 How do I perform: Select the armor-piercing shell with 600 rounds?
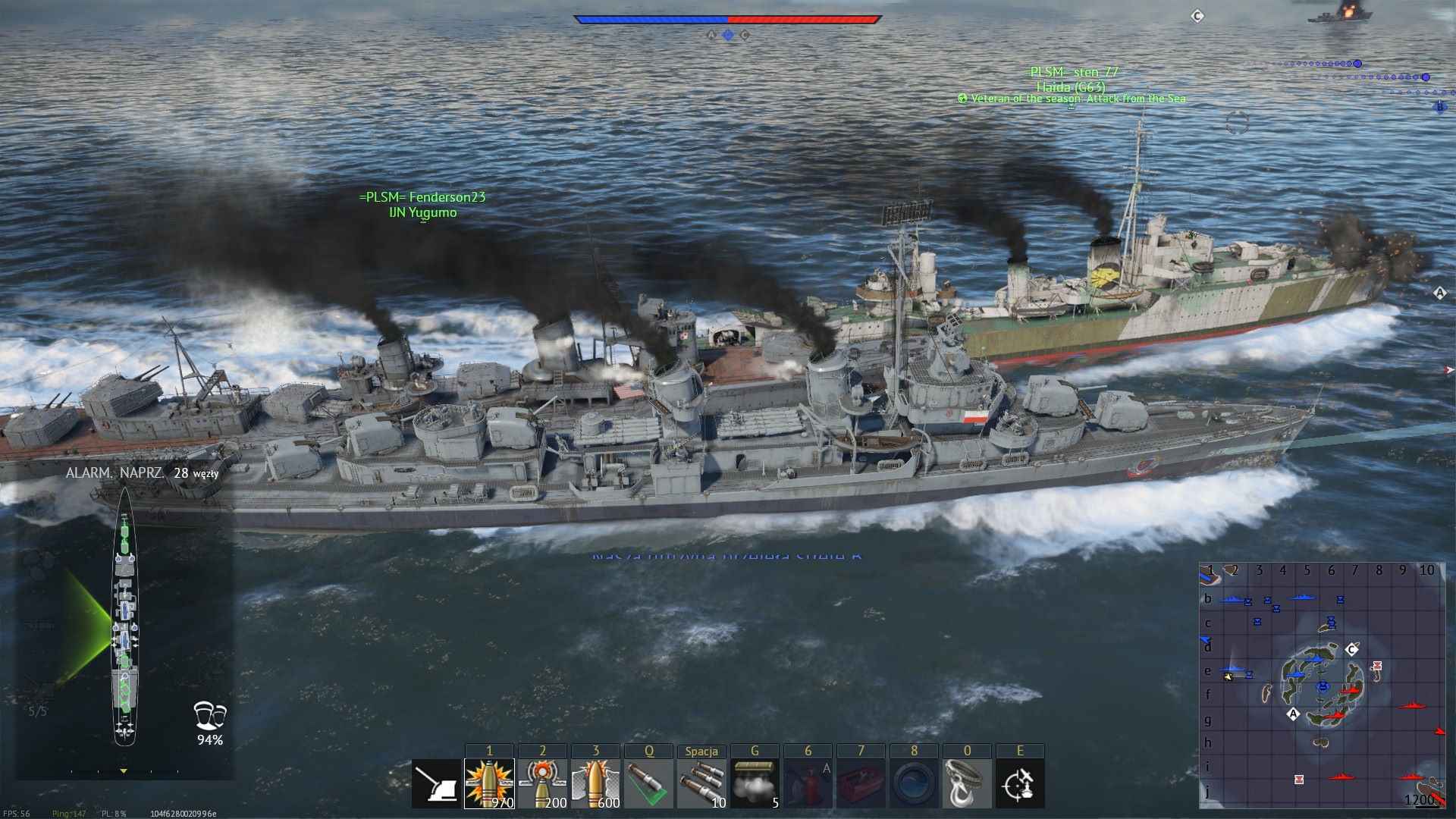coord(595,784)
